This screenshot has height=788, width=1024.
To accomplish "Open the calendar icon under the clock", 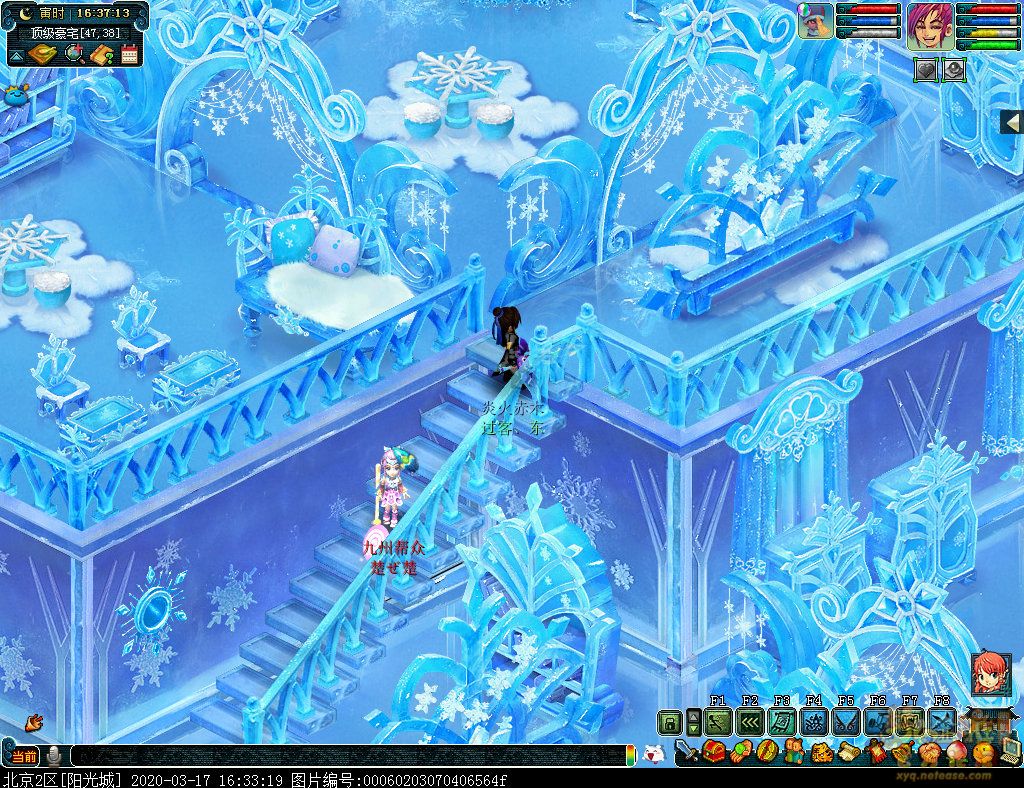I will tap(129, 55).
